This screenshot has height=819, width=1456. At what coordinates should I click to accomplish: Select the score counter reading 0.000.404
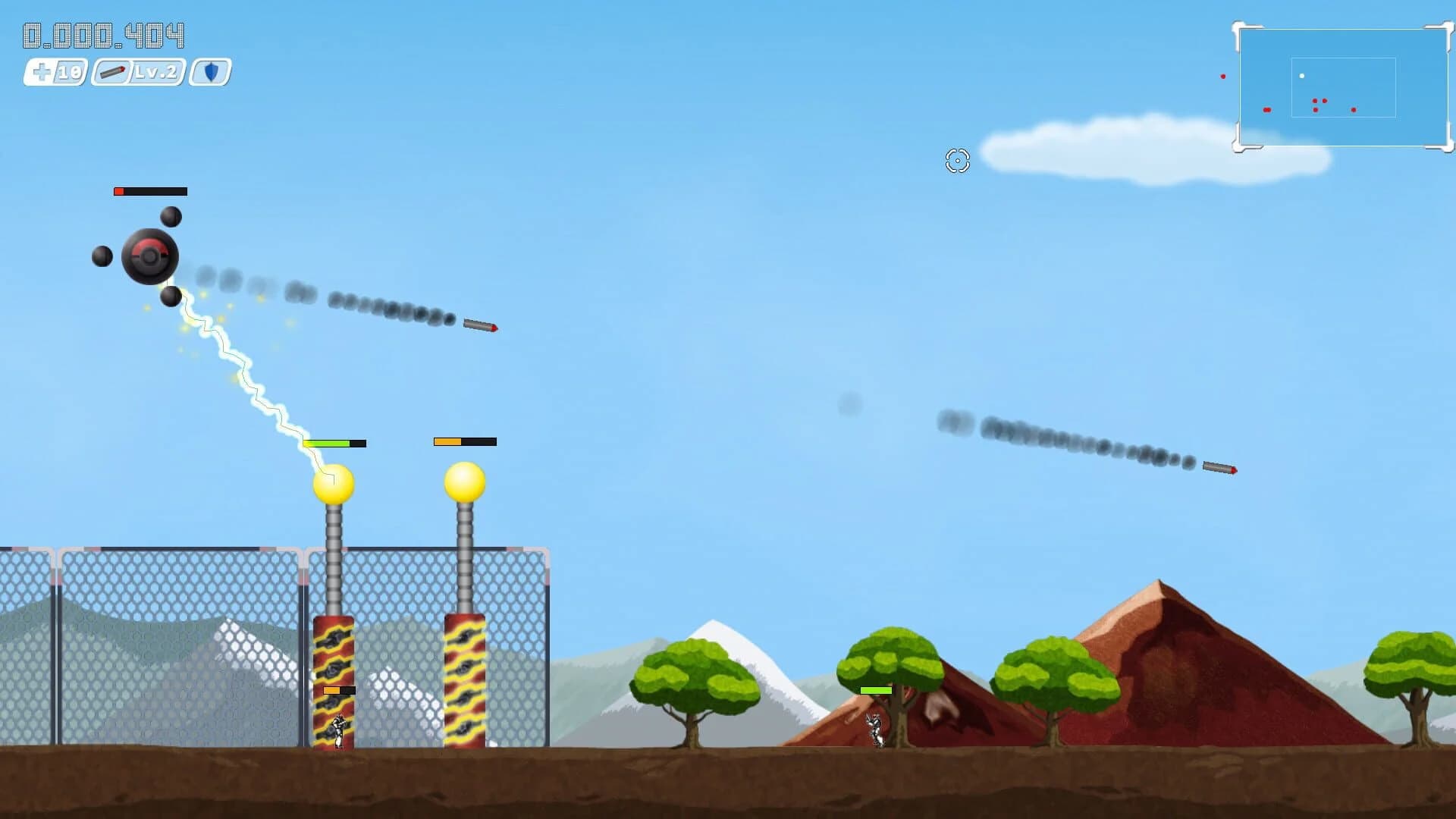tap(105, 34)
